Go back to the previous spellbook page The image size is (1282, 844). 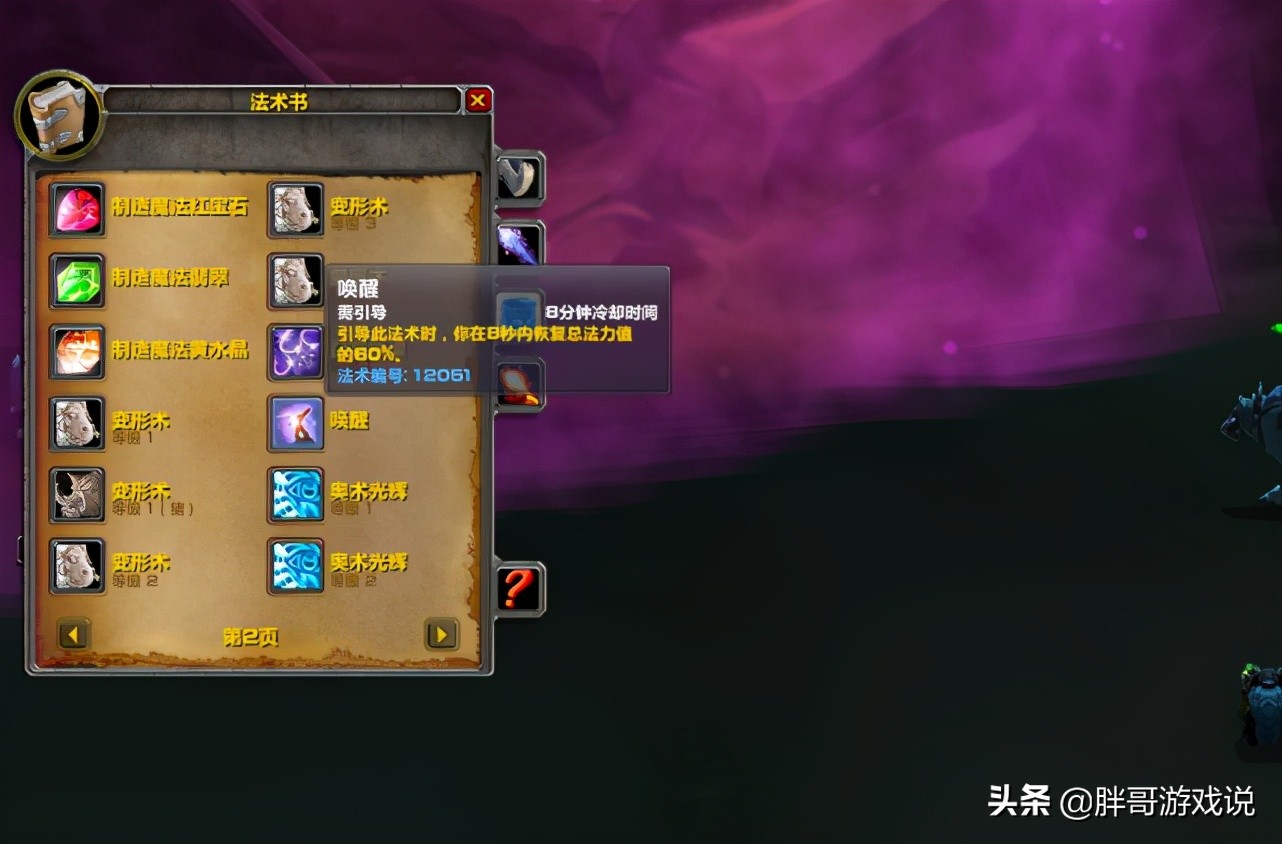[x=72, y=634]
